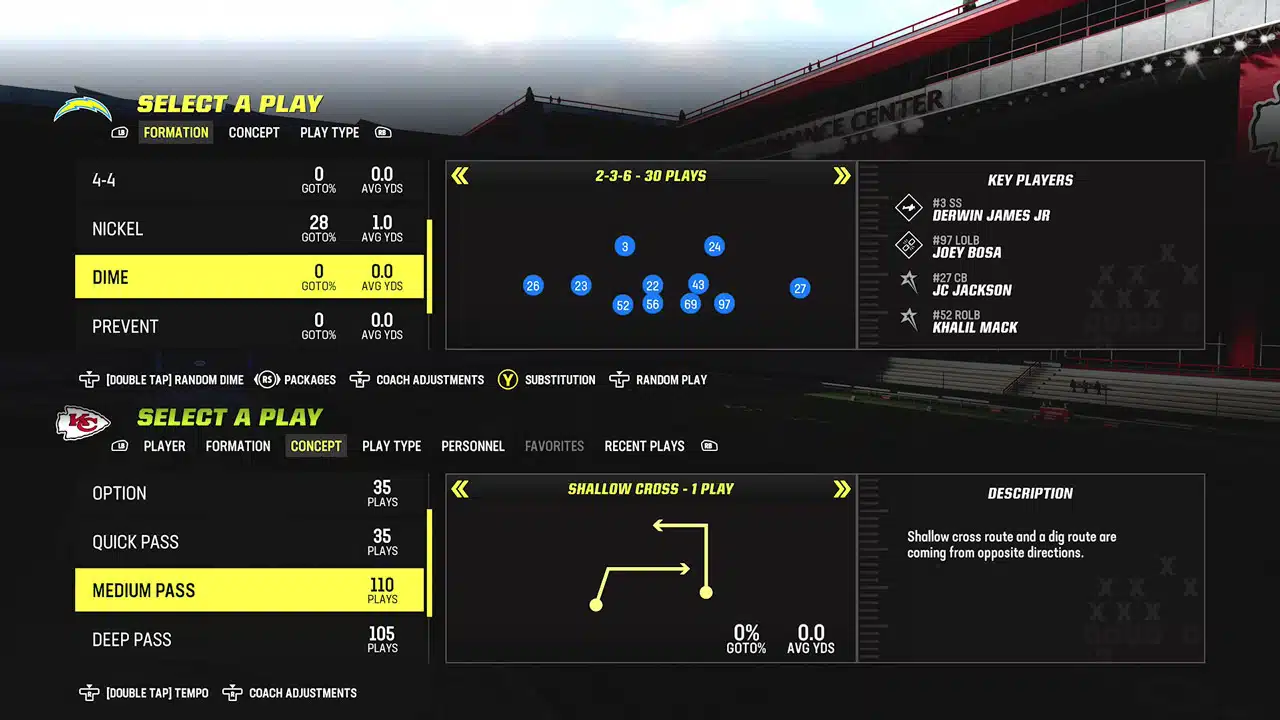Click the Y Substitution button icon
Image resolution: width=1280 pixels, height=720 pixels.
[508, 380]
